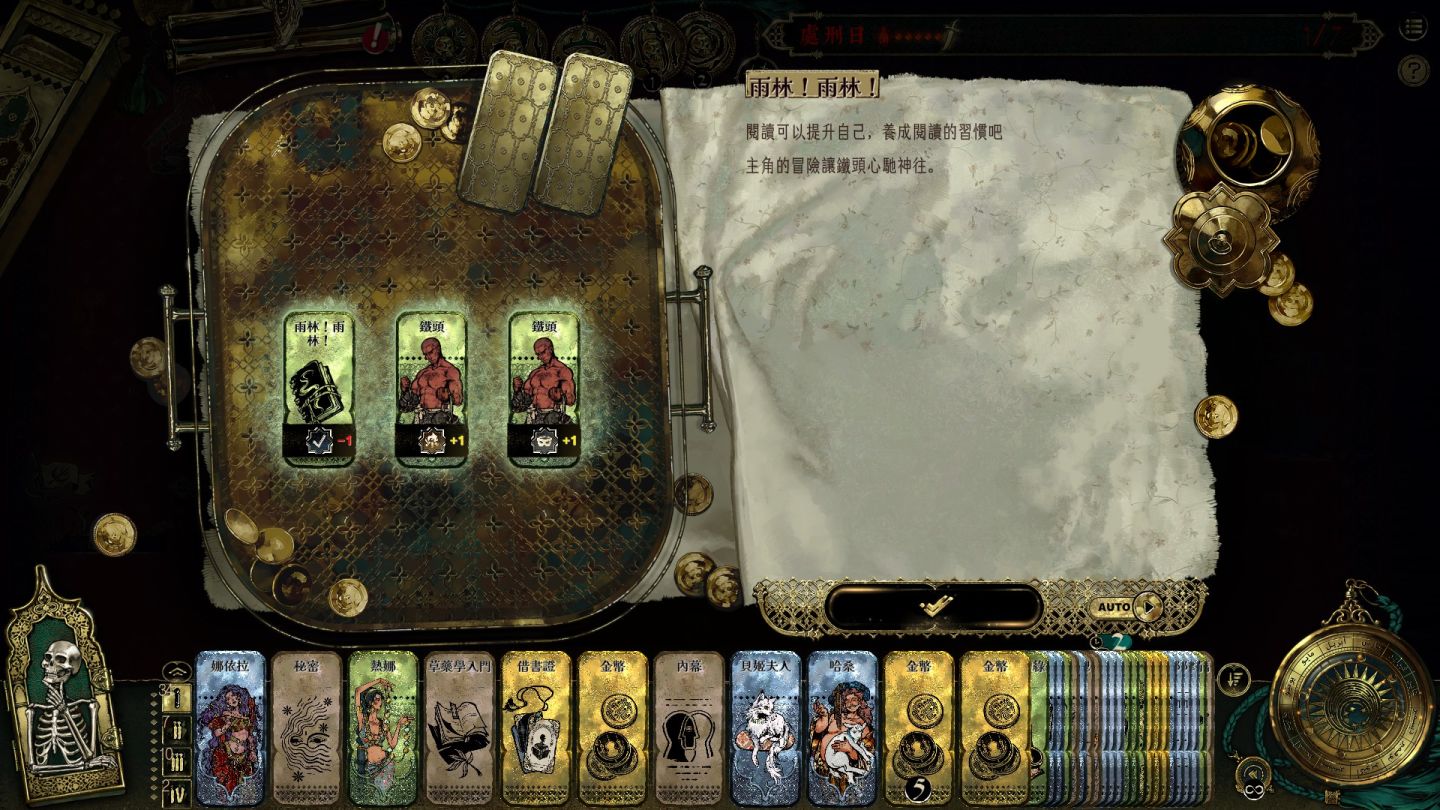This screenshot has width=1440, height=810.
Task: Open the question mark help button
Action: click(1412, 70)
